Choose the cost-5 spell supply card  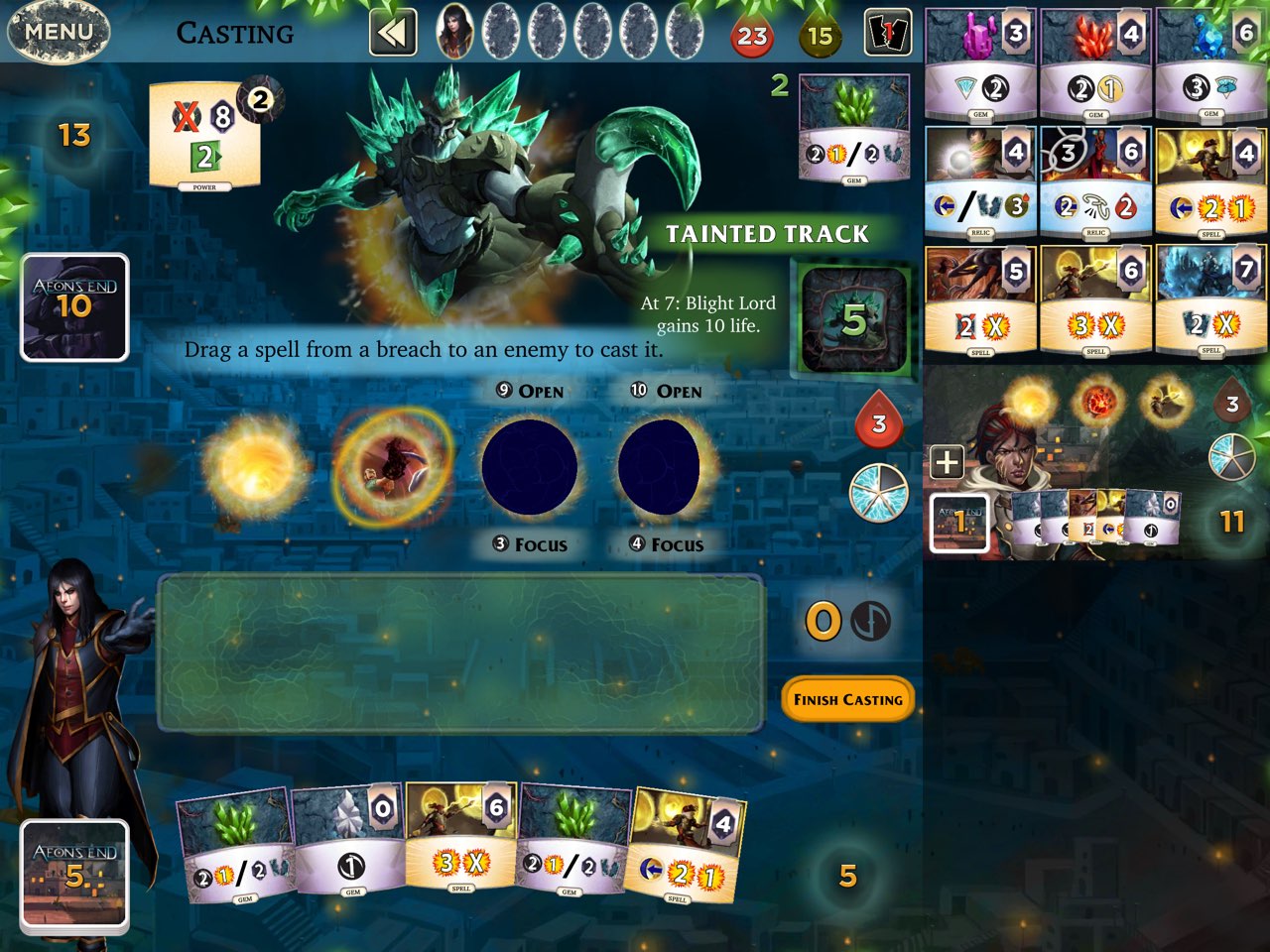980,300
